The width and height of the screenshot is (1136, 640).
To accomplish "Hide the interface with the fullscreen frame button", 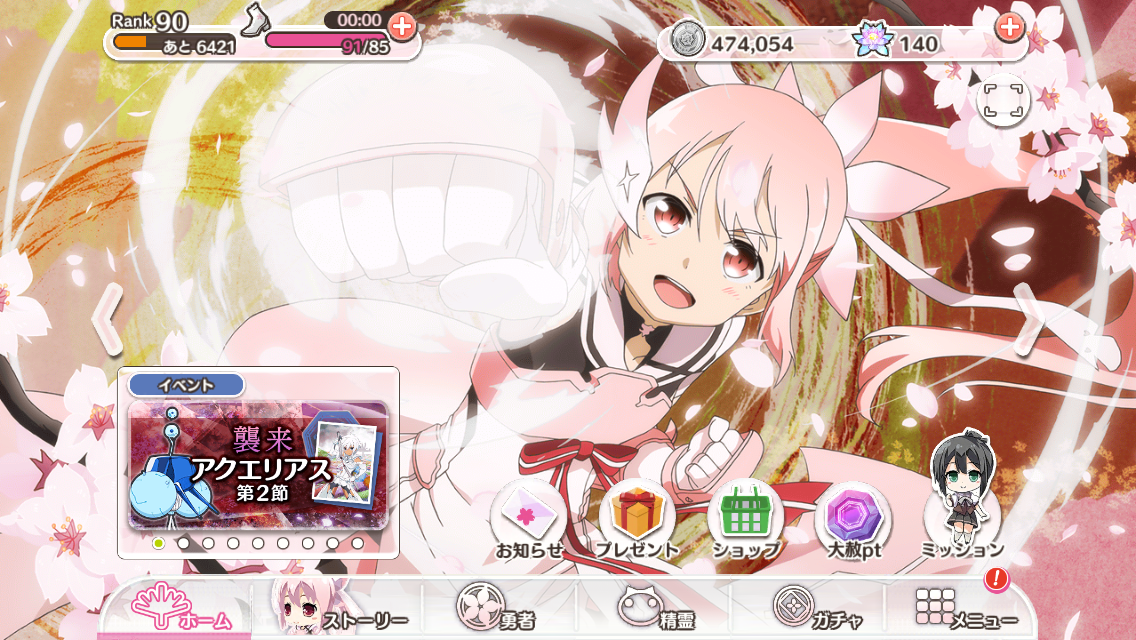I will tap(1003, 100).
